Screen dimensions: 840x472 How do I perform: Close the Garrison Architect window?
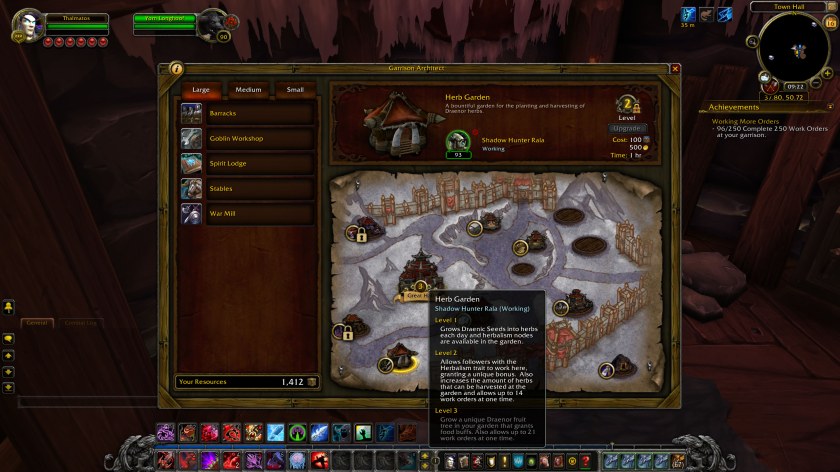click(675, 68)
